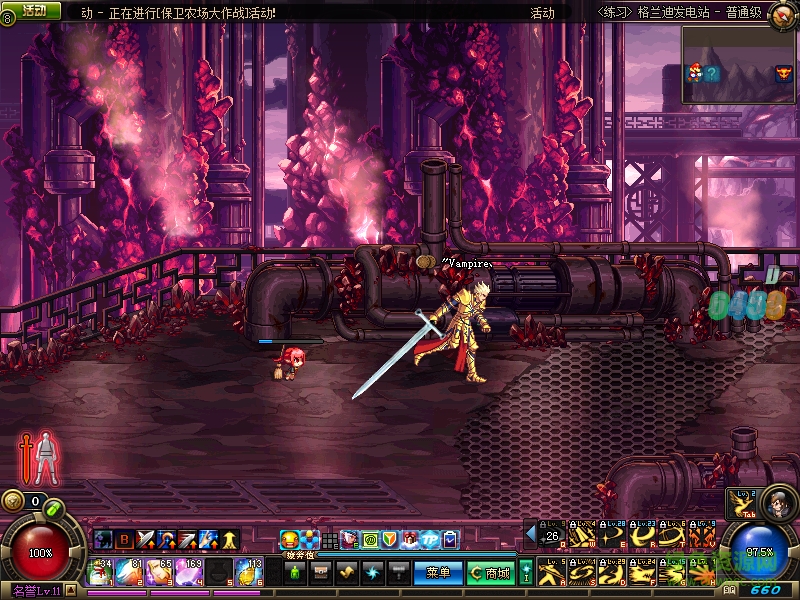800x600 pixels.
Task: Activate the Lv.28 skill on key E
Action: [x=612, y=536]
